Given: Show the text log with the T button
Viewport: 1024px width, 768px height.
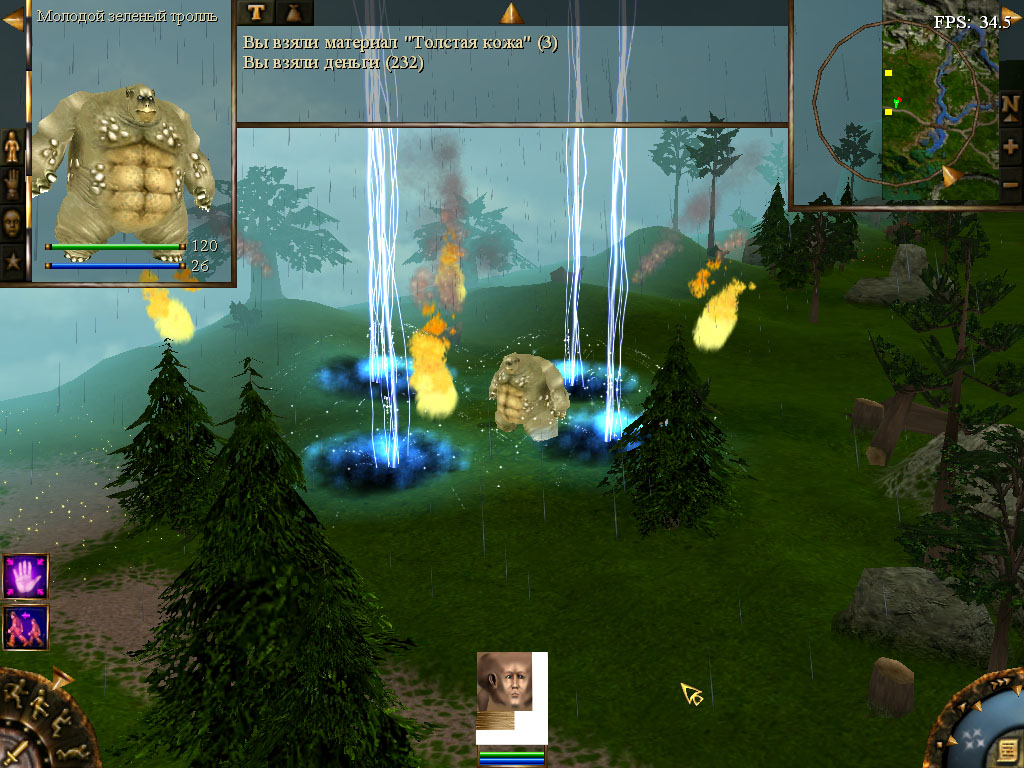Looking at the screenshot, I should click(x=257, y=12).
